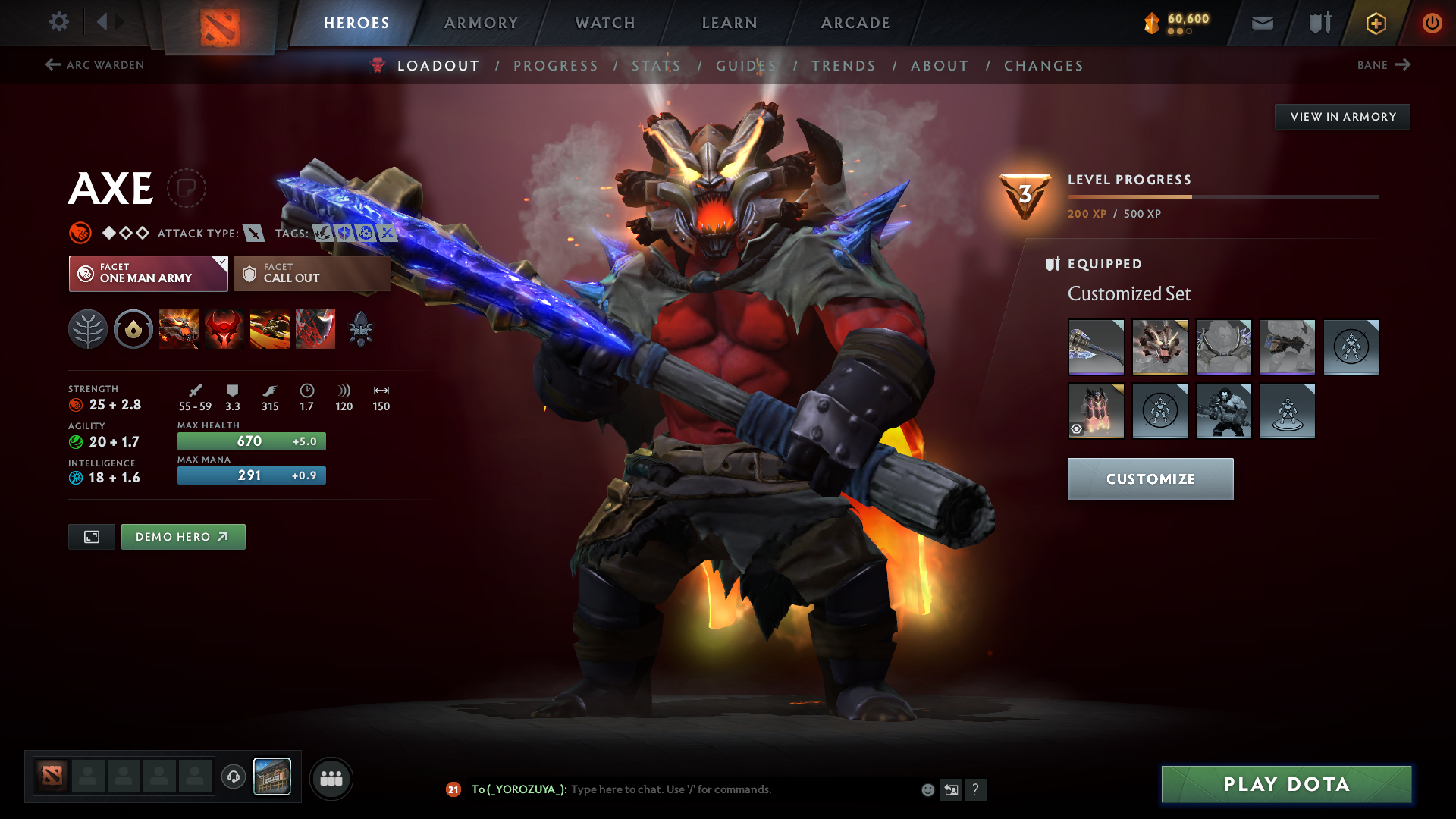
Task: Select the equipped axe weapon slot
Action: tap(1096, 347)
